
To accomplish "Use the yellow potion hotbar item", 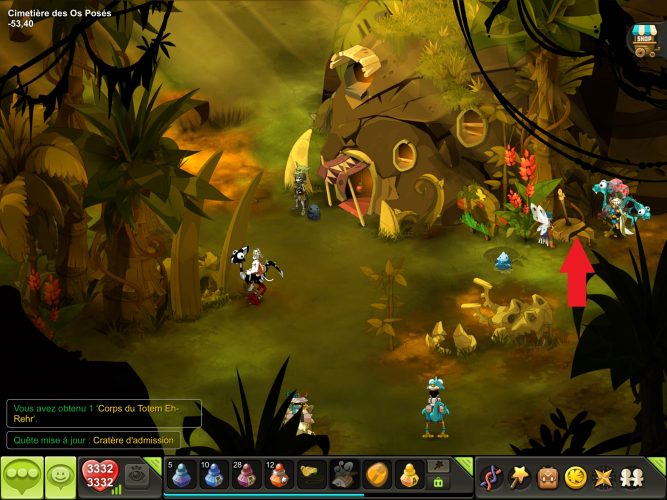I will point(410,473).
